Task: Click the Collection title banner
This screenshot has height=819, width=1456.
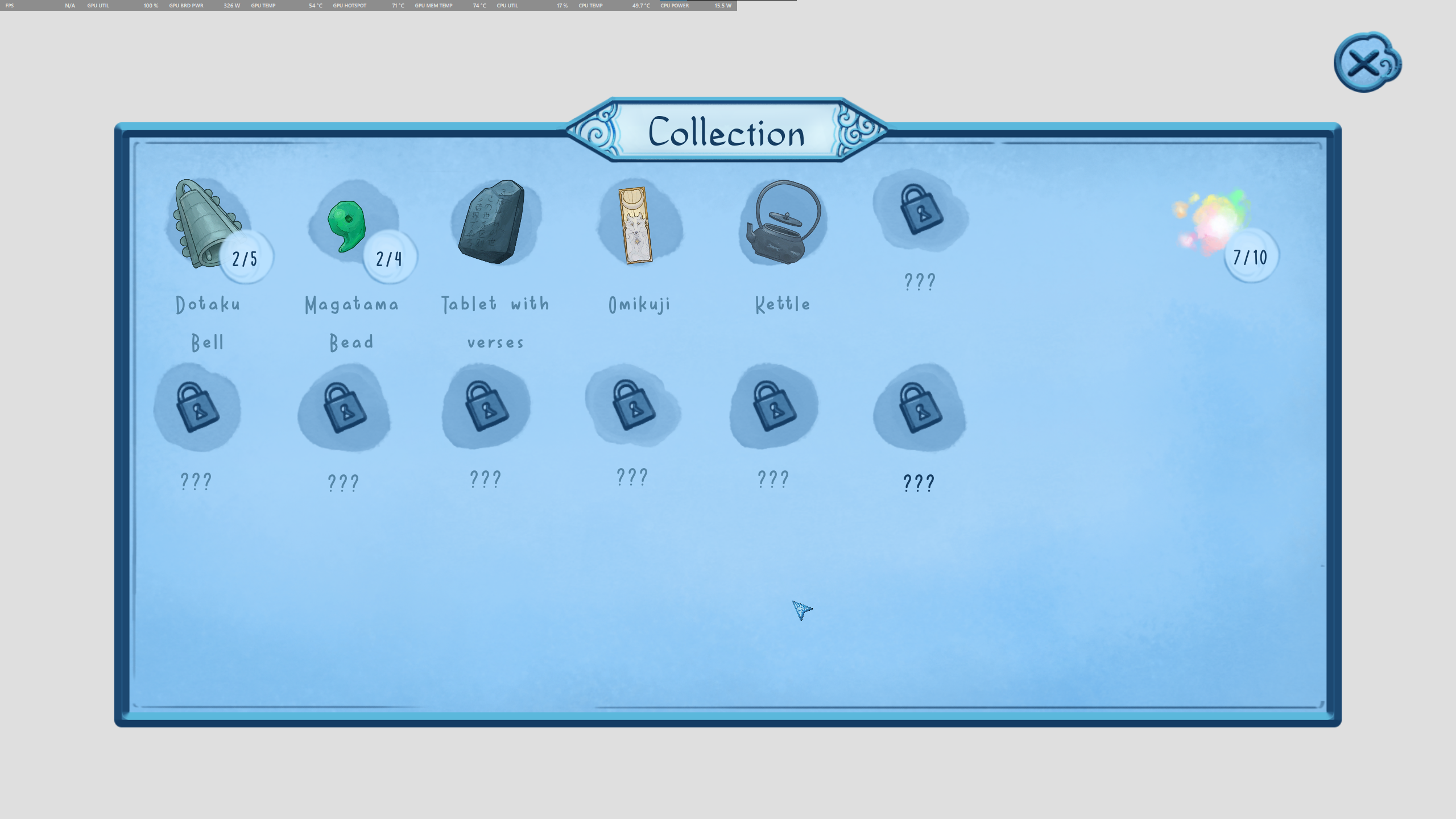Action: click(728, 134)
